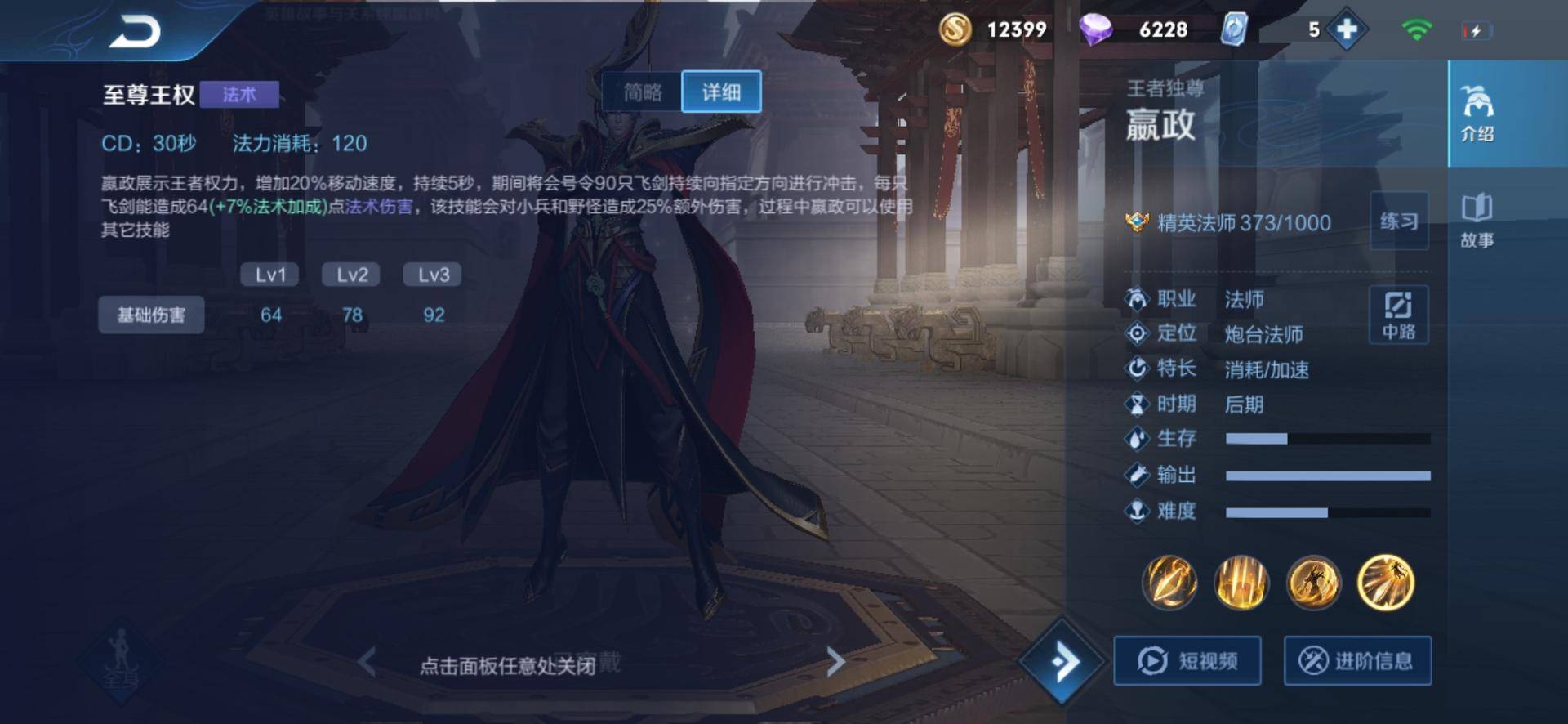Select the Lv2 skill level tab
This screenshot has height=724, width=1568.
[x=350, y=275]
